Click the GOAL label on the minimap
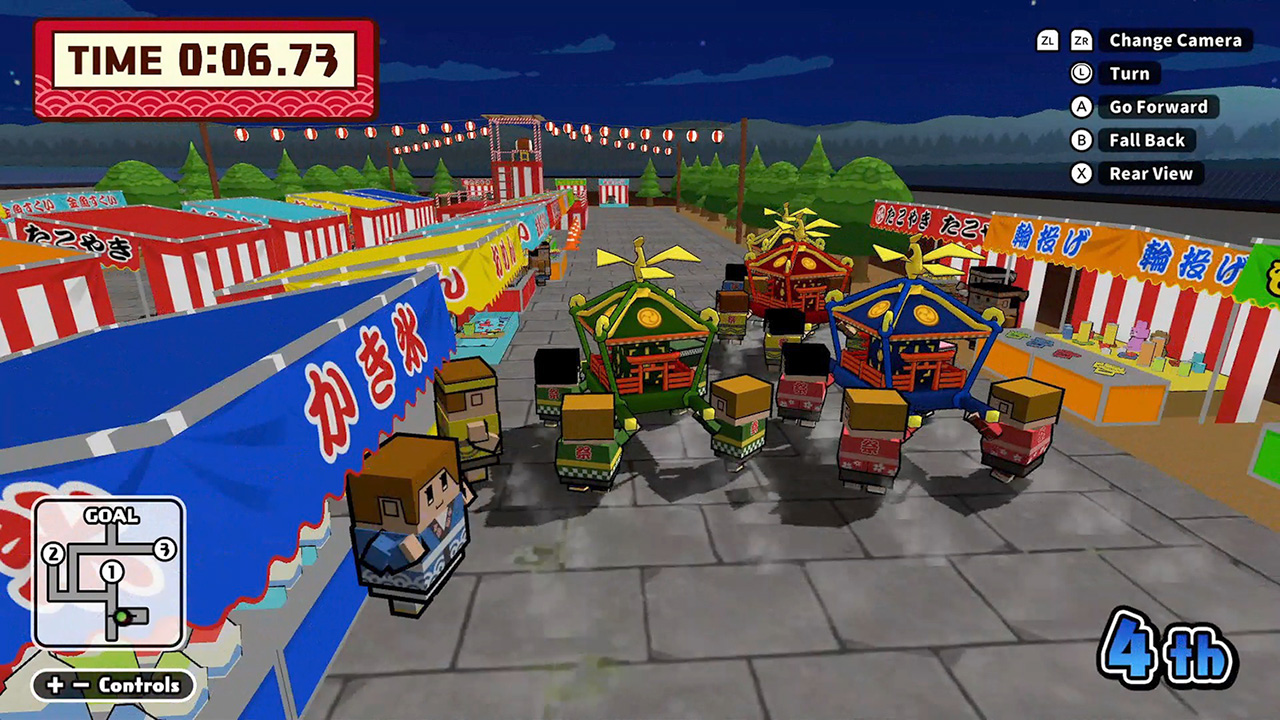Image resolution: width=1280 pixels, height=720 pixels. click(111, 515)
